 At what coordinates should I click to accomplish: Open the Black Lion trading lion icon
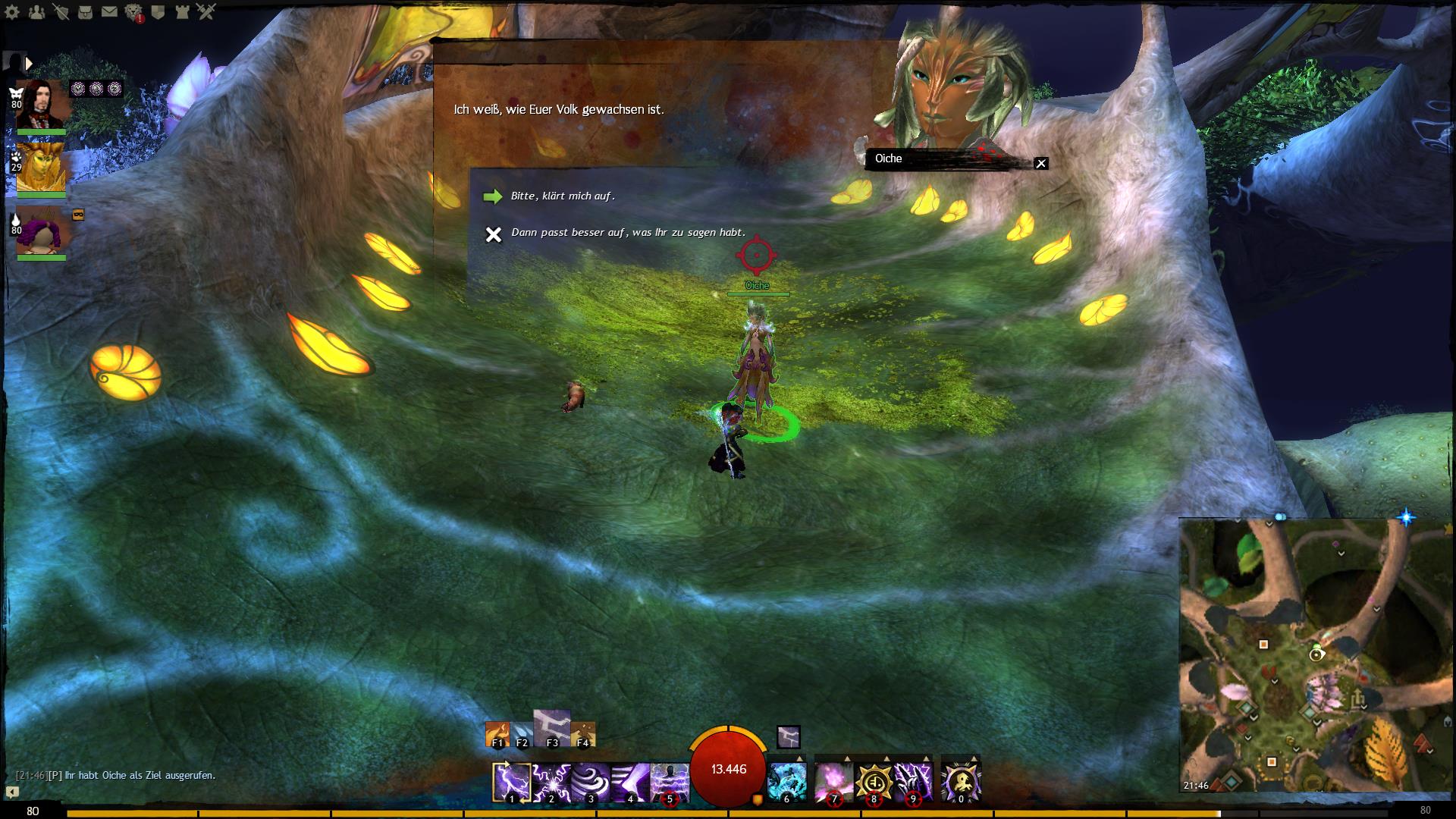133,12
